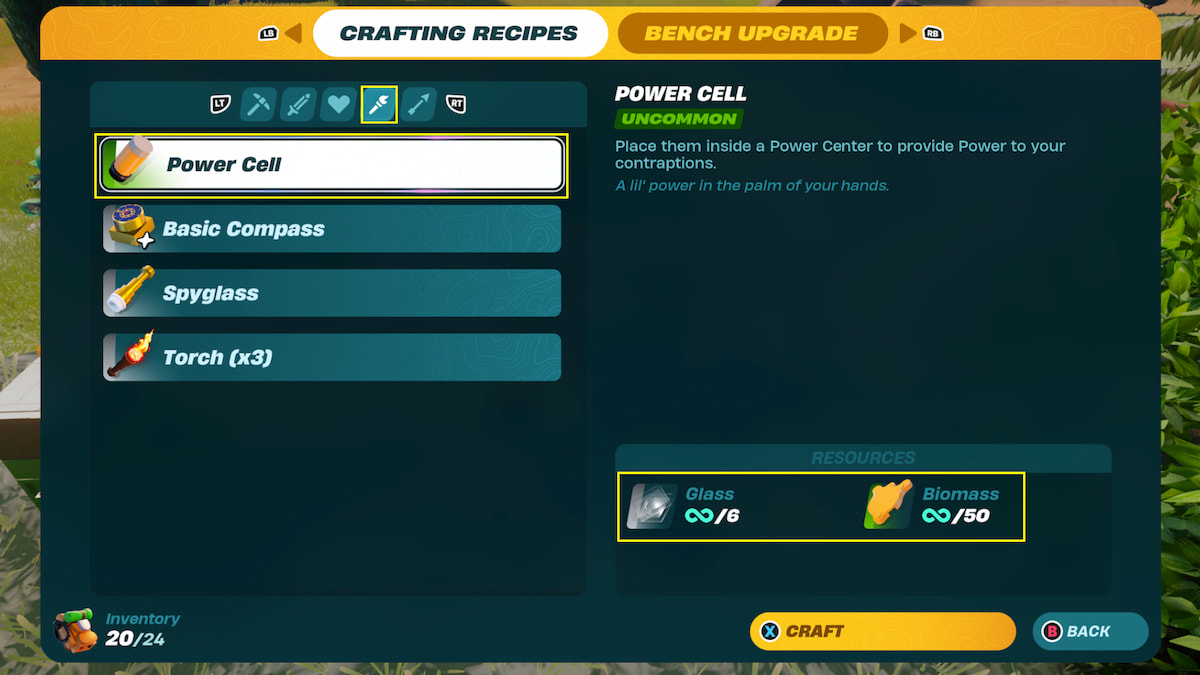Switch to the Crafting Recipes tab
This screenshot has height=675, width=1200.
click(459, 33)
